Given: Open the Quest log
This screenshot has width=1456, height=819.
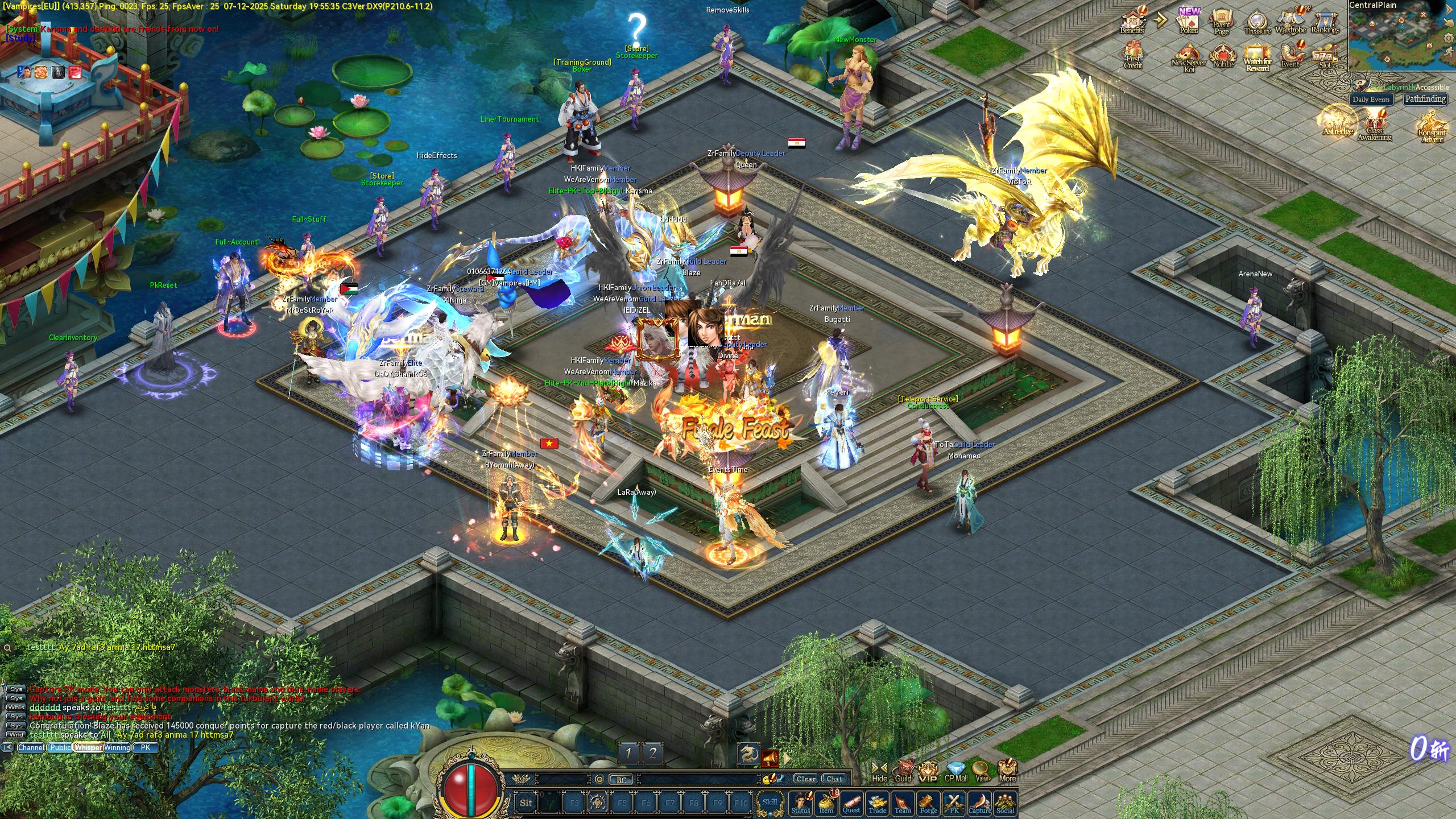Looking at the screenshot, I should pos(851,803).
